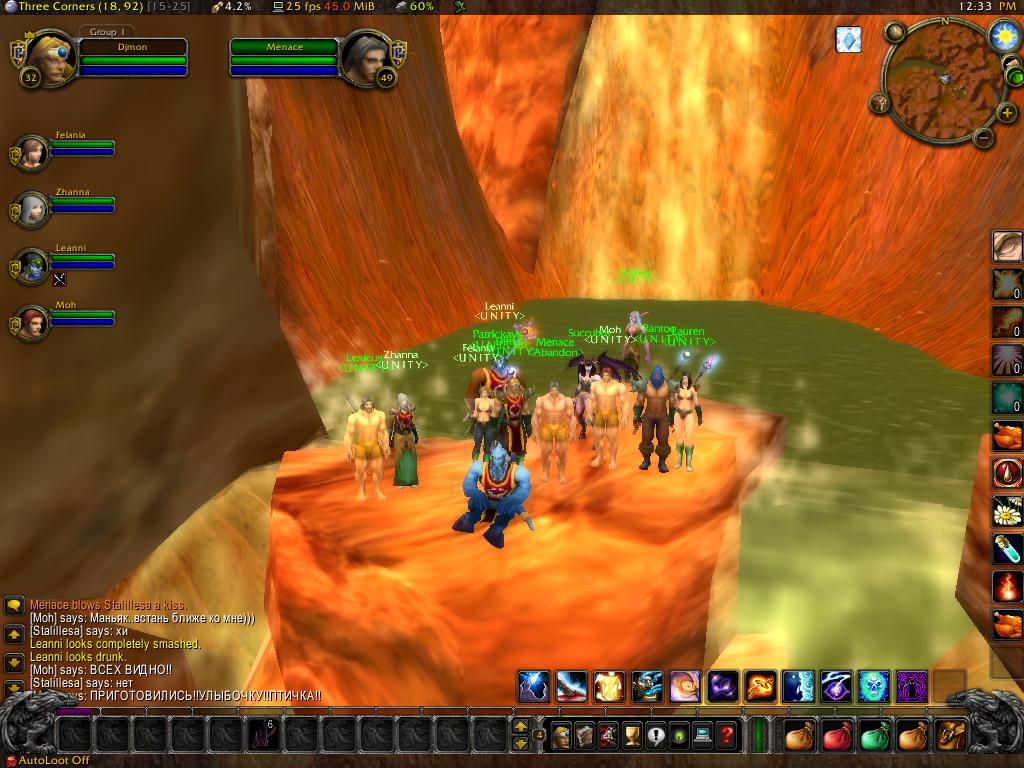
Task: Open the main backpack
Action: (950, 736)
